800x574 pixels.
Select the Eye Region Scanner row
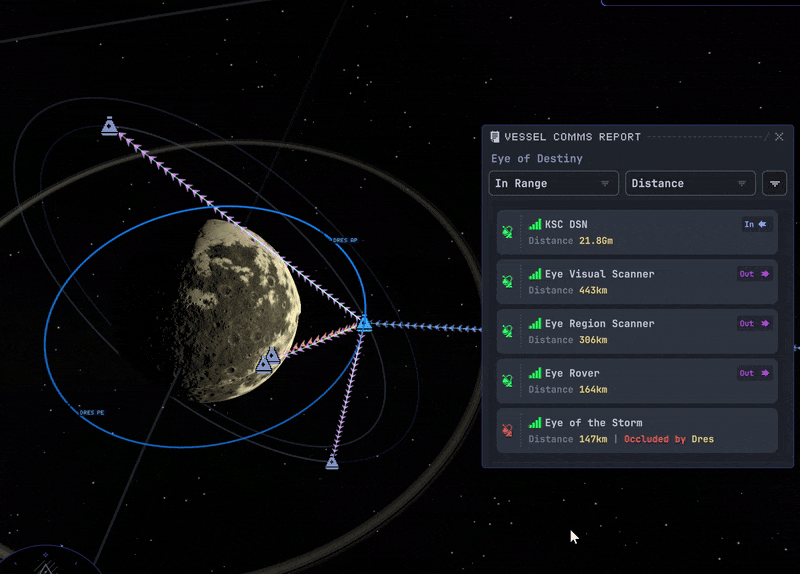637,332
